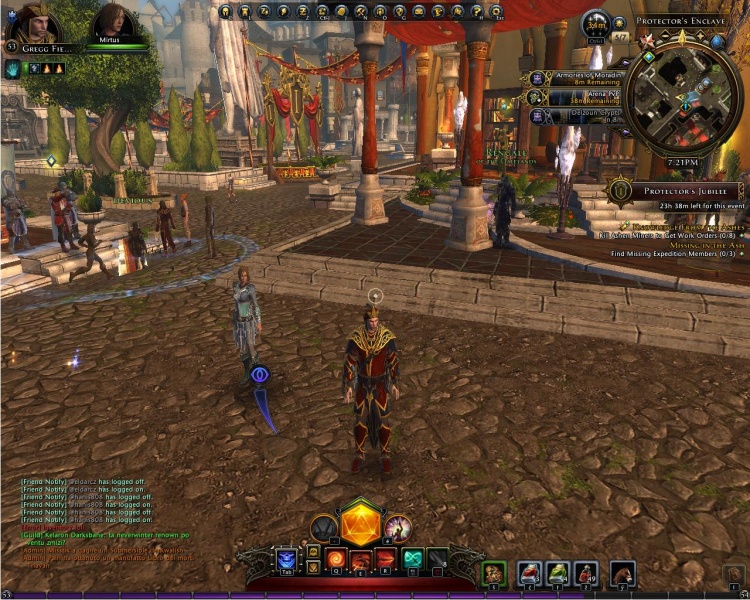Use the green potion item slot
This screenshot has height=600, width=750.
(558, 573)
